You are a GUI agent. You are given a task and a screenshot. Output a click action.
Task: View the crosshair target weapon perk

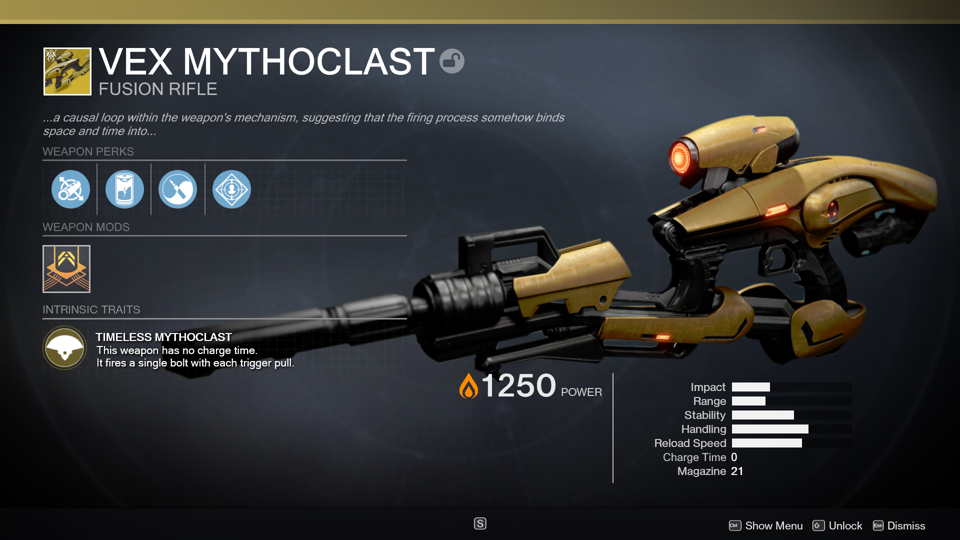(232, 189)
